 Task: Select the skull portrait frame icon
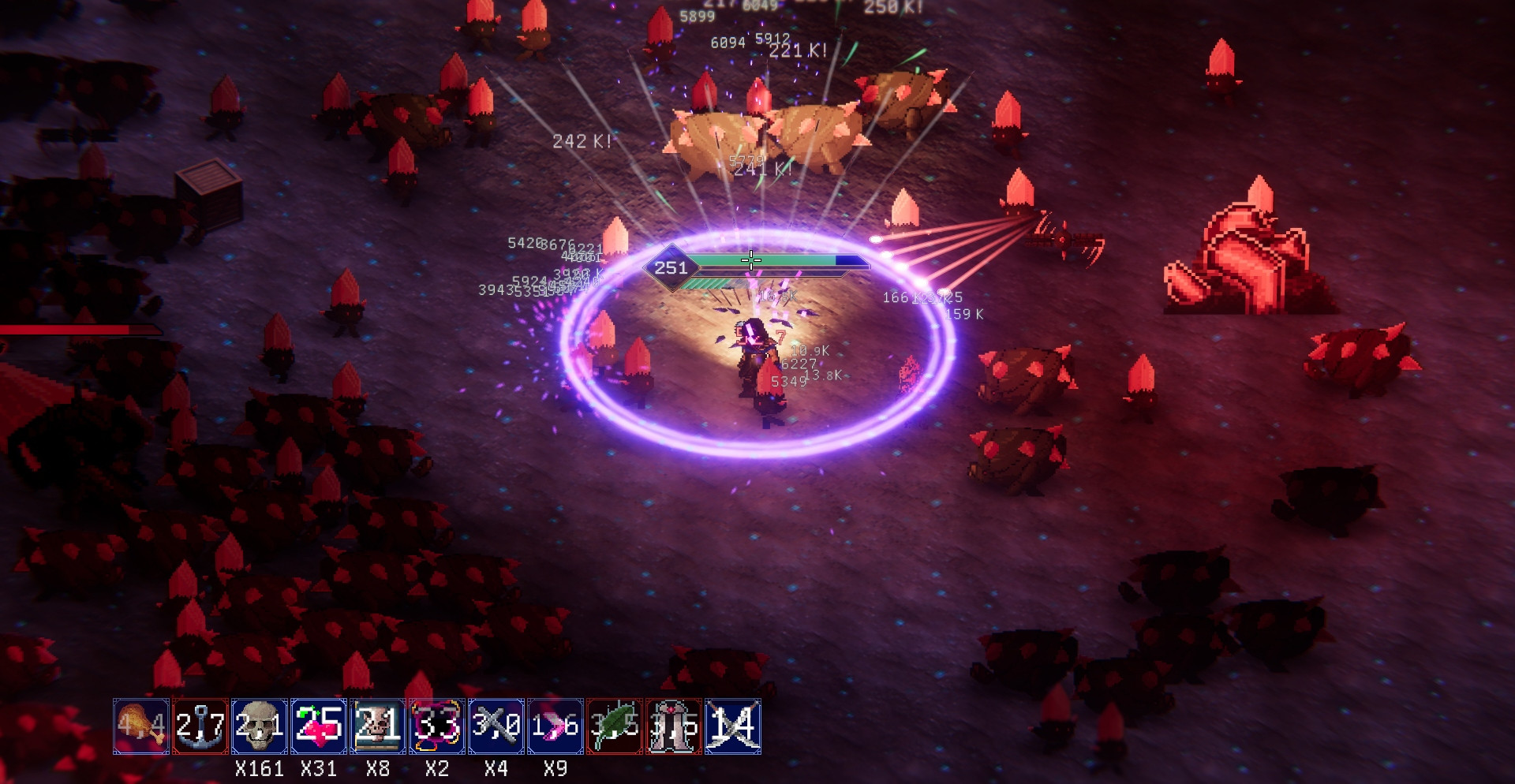pyautogui.click(x=378, y=726)
